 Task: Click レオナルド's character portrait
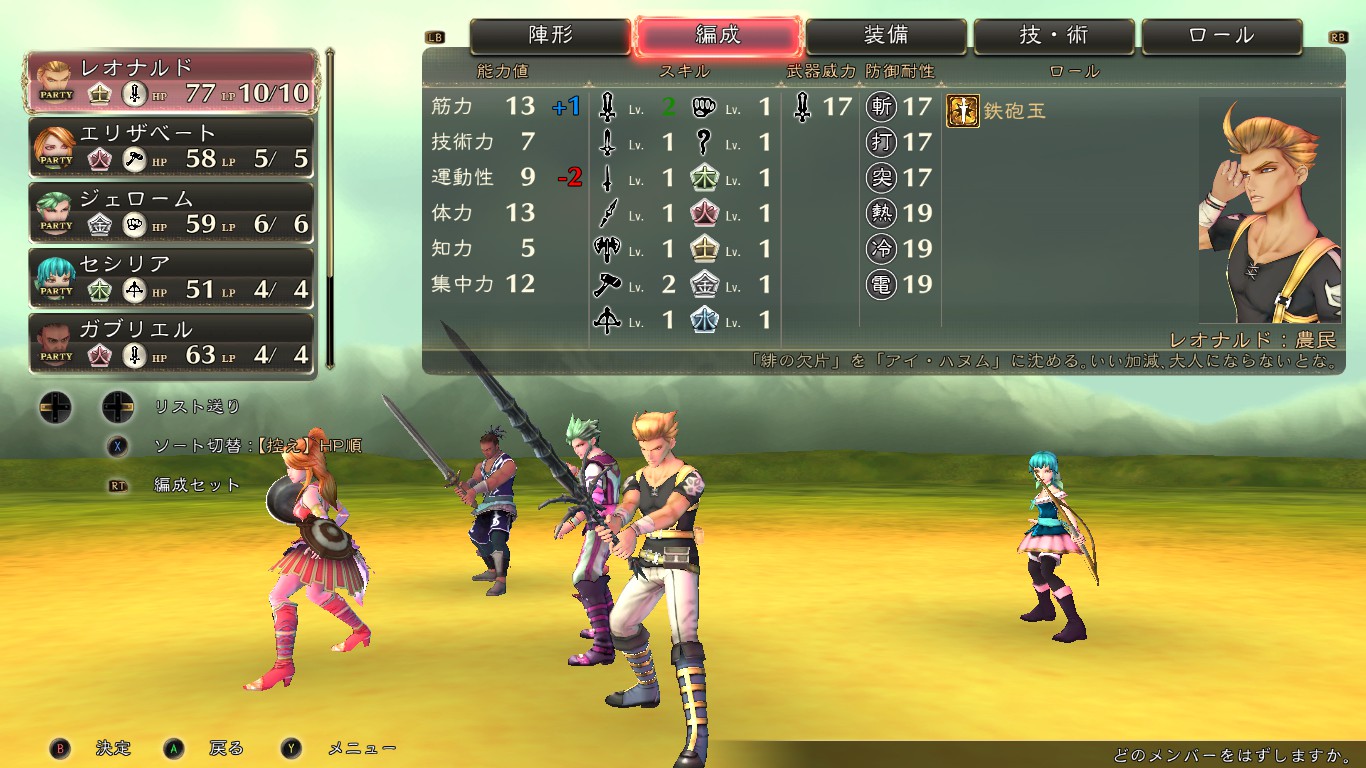tap(1269, 210)
